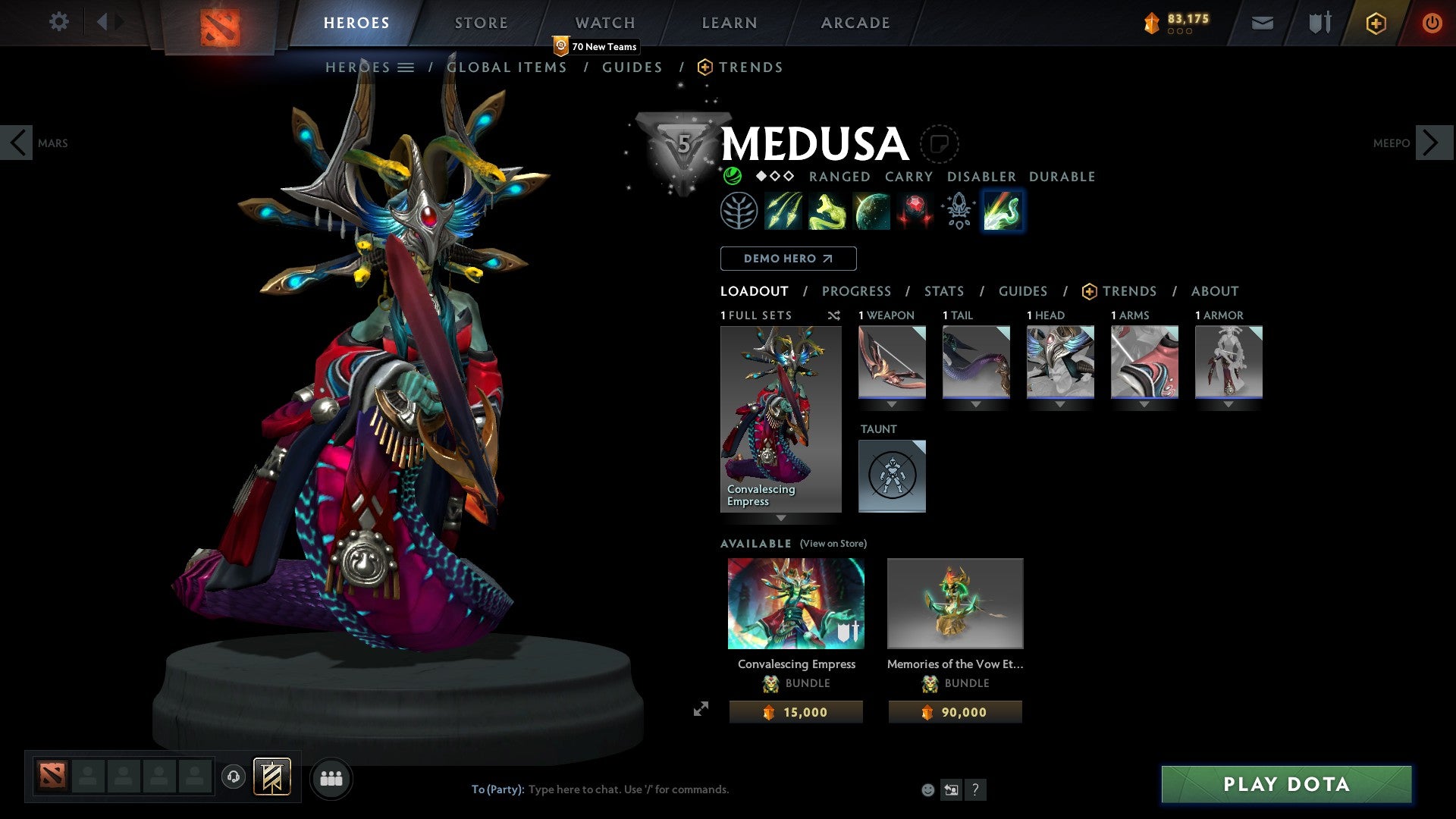Image resolution: width=1456 pixels, height=819 pixels.
Task: Click the power/logout icon at top right
Action: tap(1432, 22)
